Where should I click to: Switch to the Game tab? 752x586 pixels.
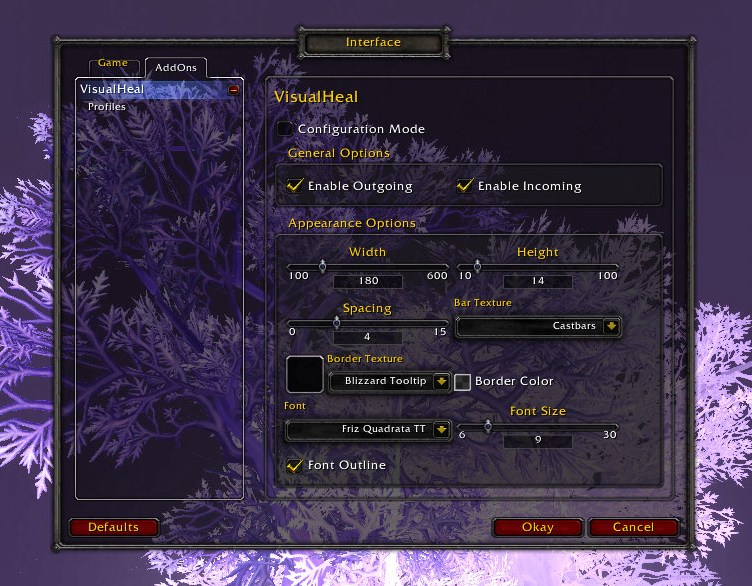pos(113,63)
